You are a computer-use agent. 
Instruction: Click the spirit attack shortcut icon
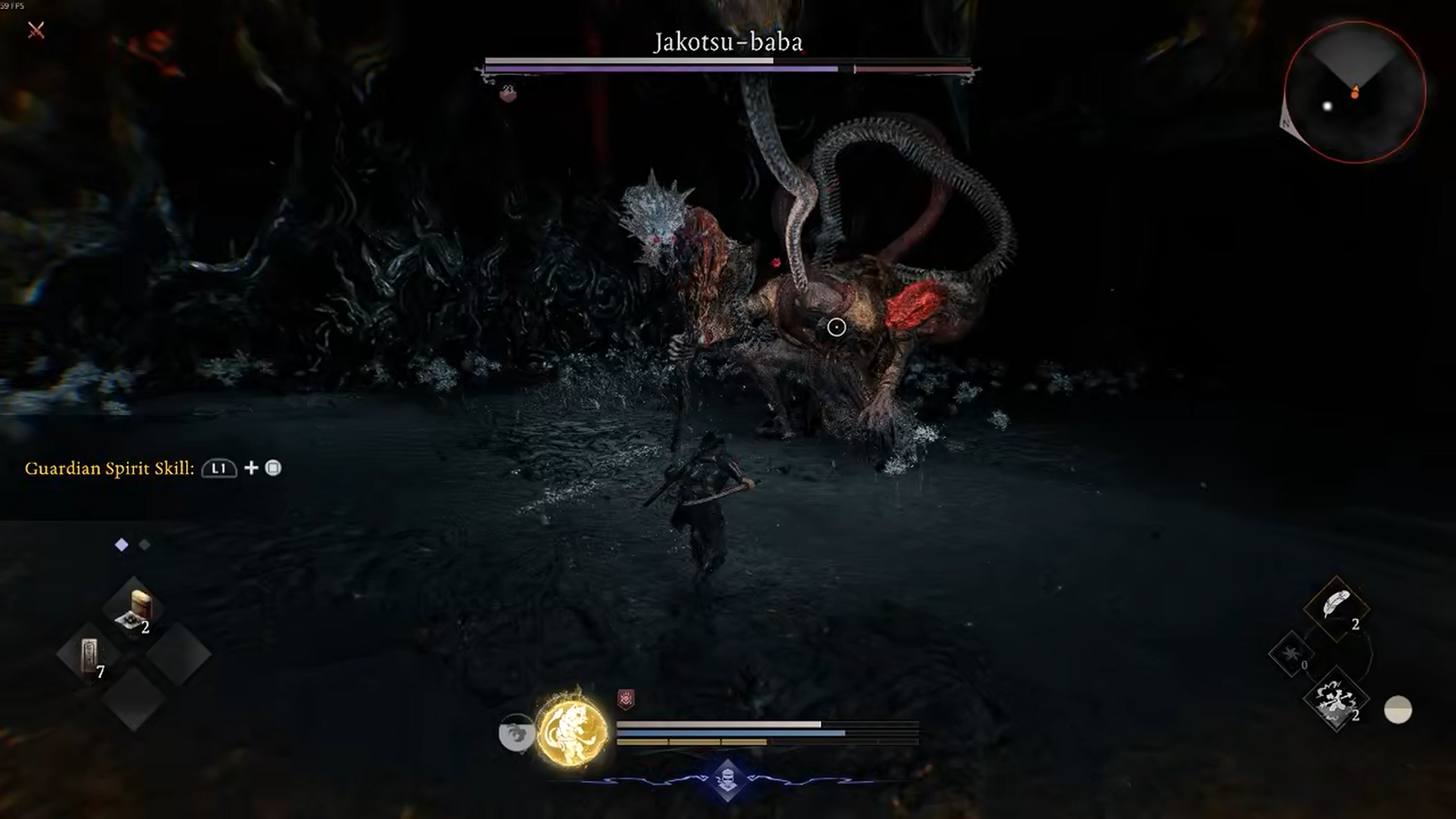click(1335, 700)
